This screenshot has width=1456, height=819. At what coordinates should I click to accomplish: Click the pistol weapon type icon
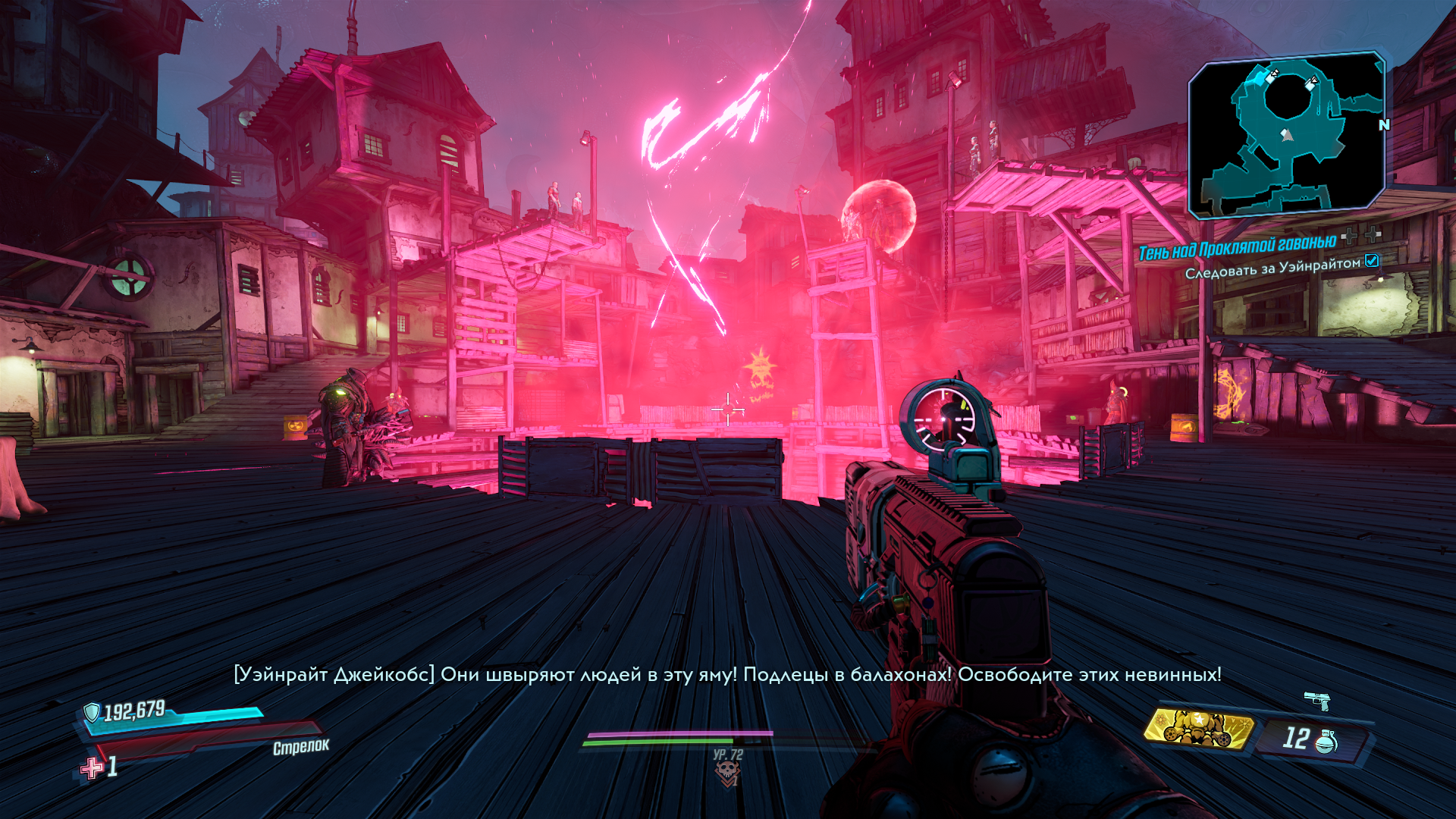click(x=1317, y=700)
